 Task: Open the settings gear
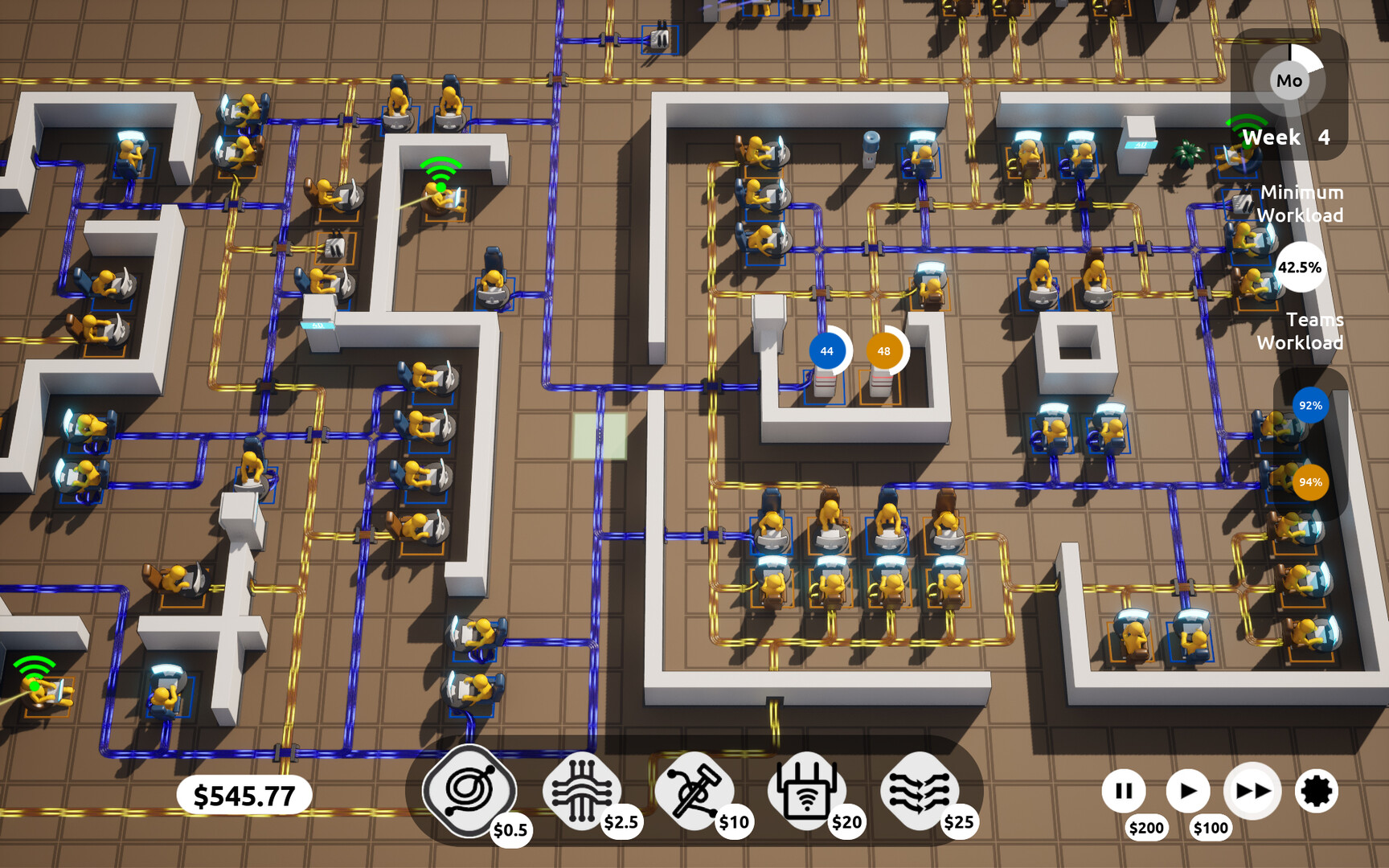(x=1317, y=792)
